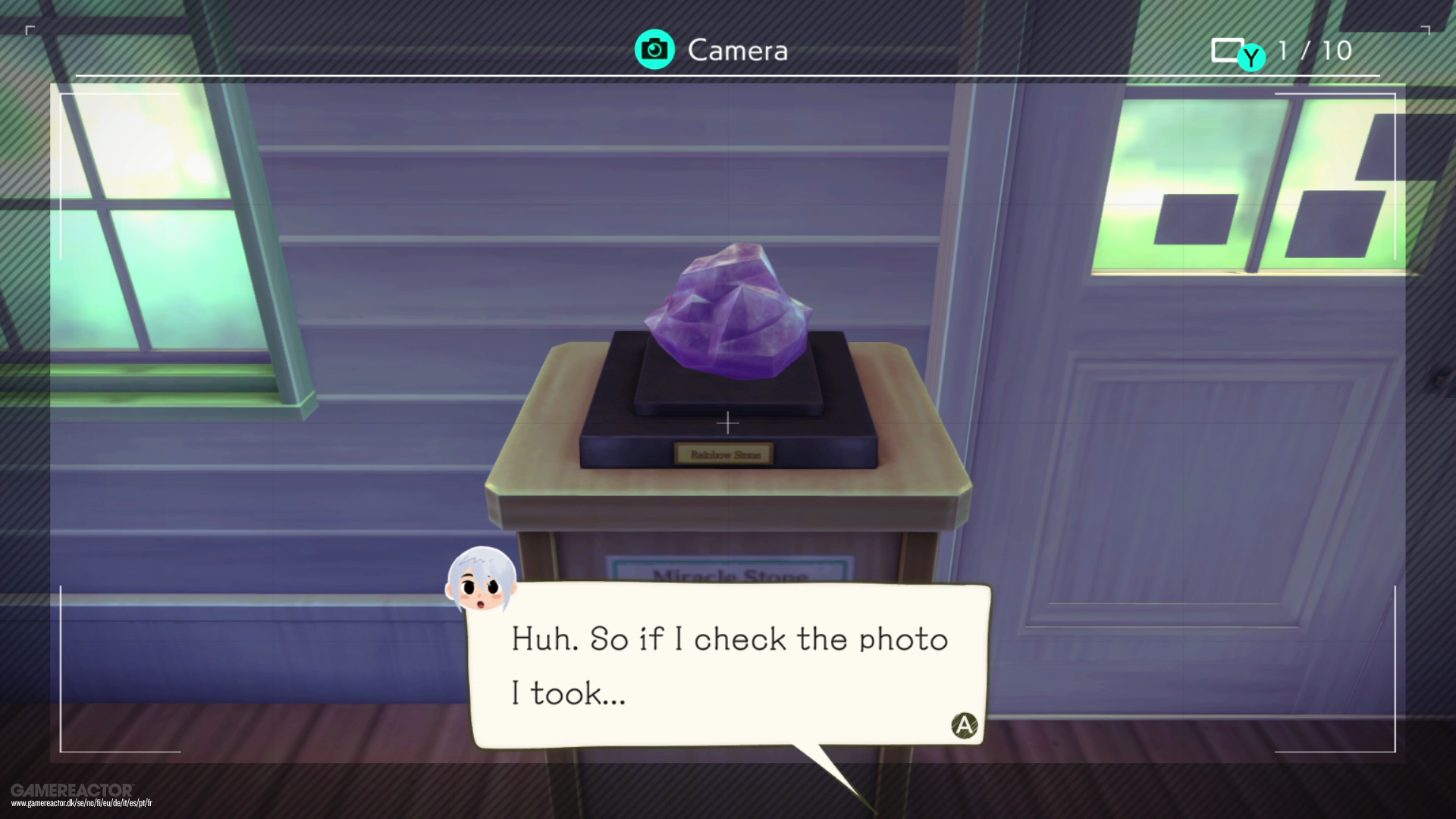Select the teal Camera icon in the header
1456x819 pixels.
pyautogui.click(x=654, y=49)
